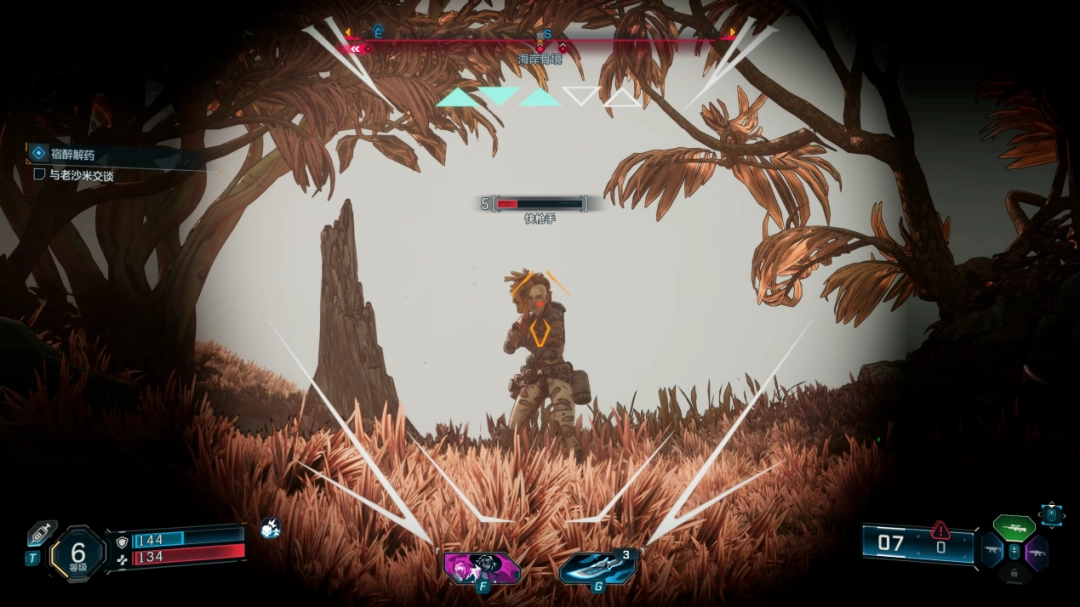1080x607 pixels.
Task: Click the skull status effect icon
Action: [x=270, y=528]
